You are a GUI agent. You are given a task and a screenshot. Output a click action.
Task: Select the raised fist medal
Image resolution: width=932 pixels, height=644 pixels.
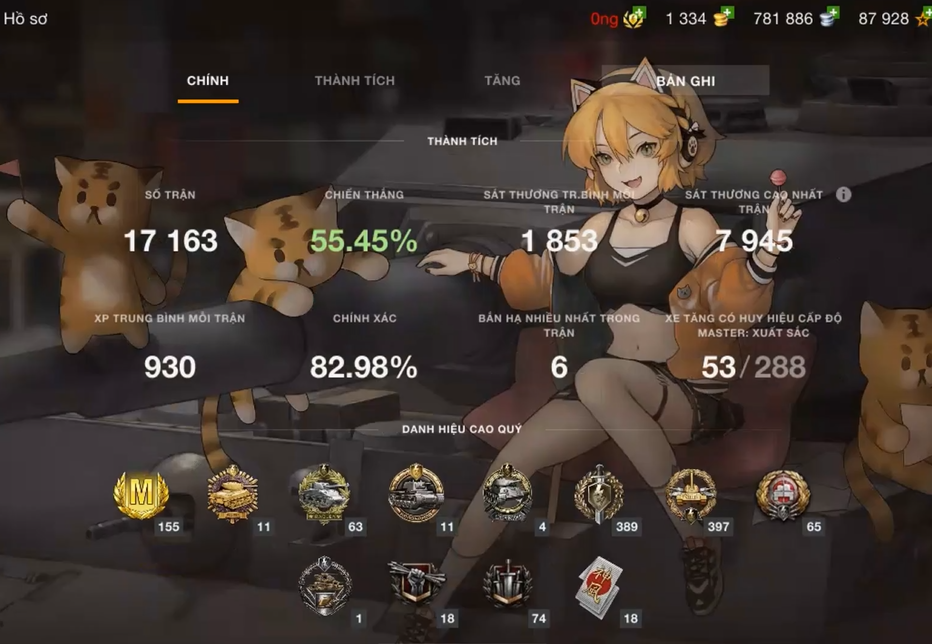[414, 584]
